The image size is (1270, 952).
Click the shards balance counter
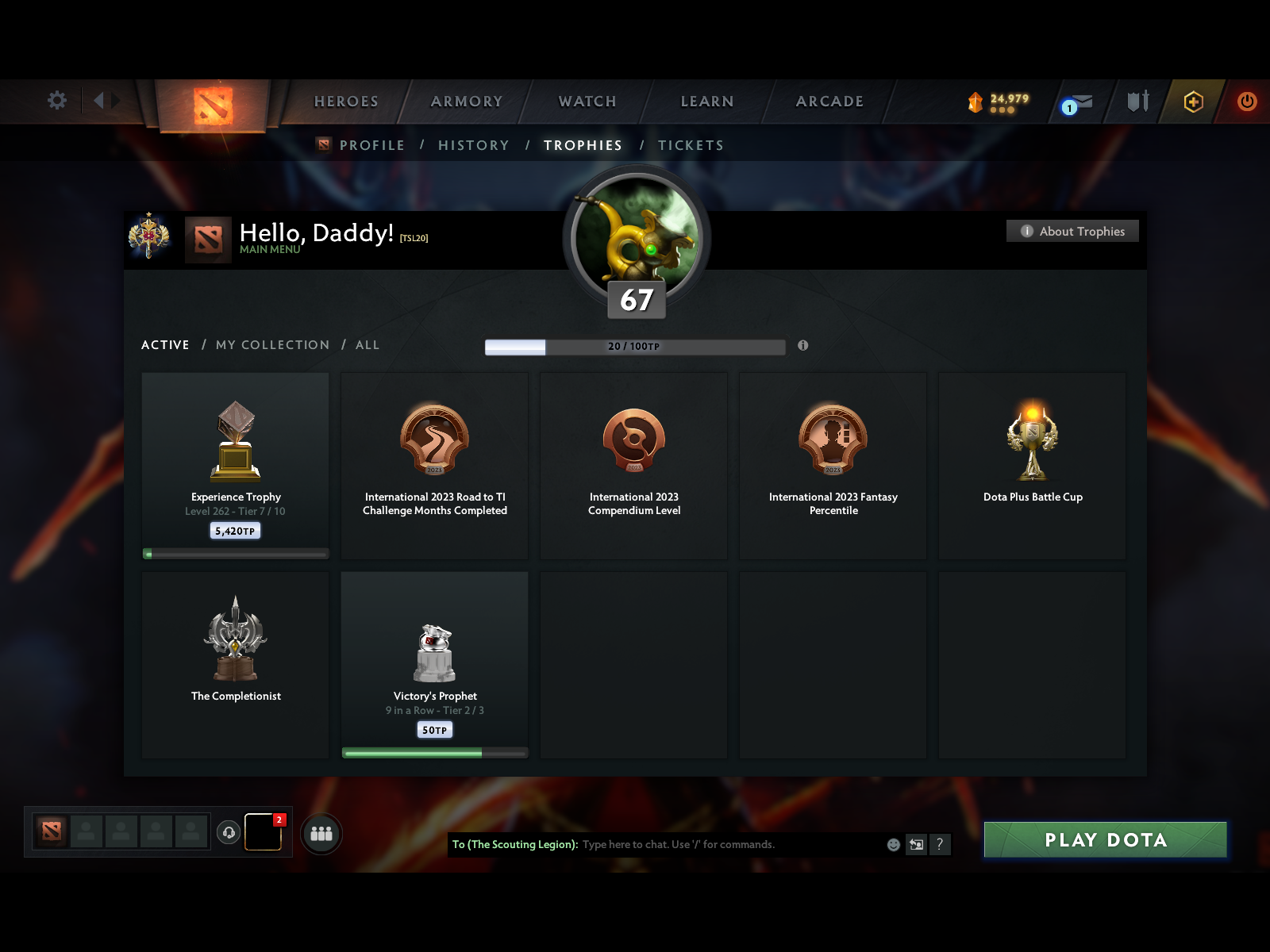tap(999, 102)
